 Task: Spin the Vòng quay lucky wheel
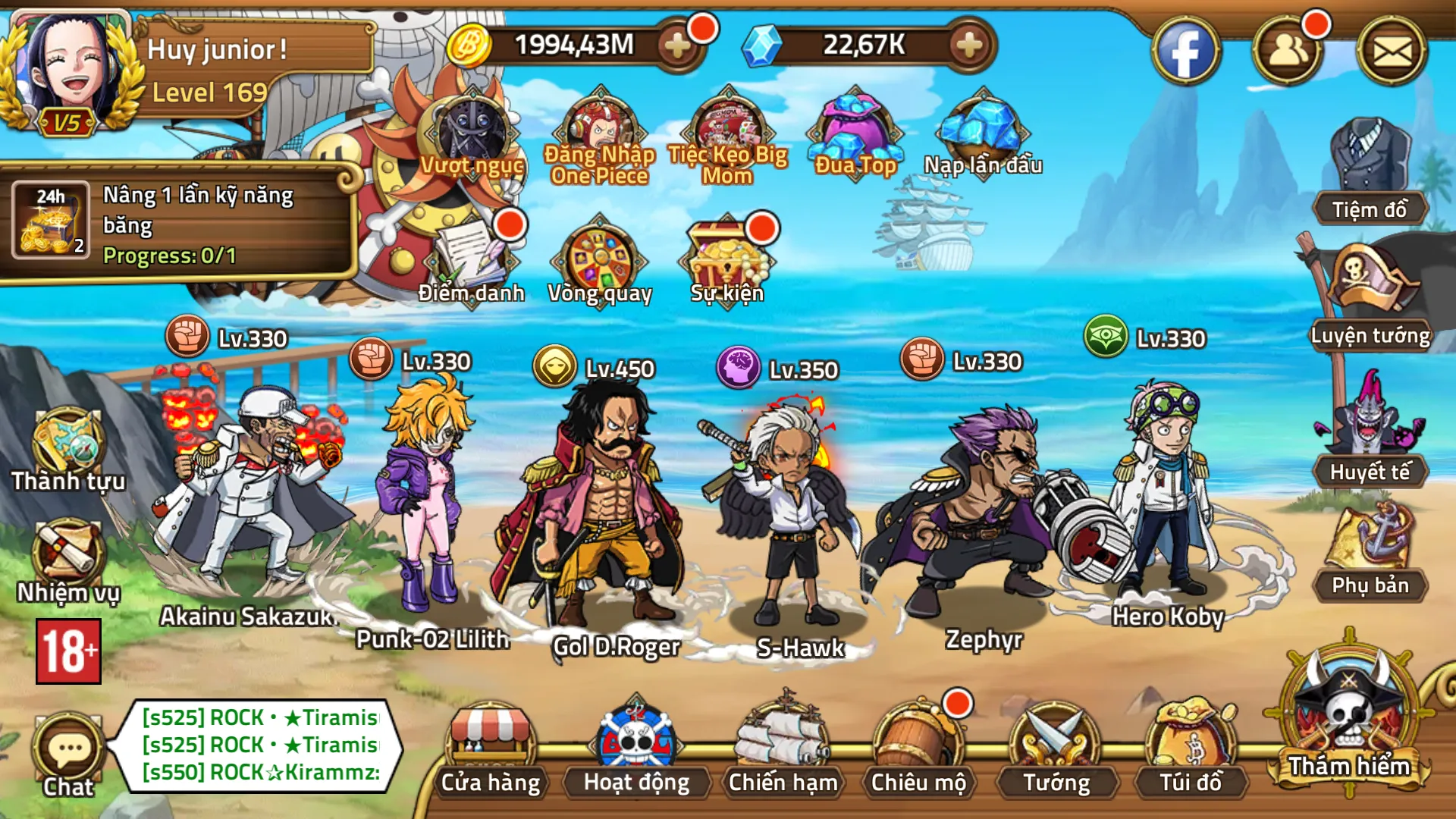600,258
